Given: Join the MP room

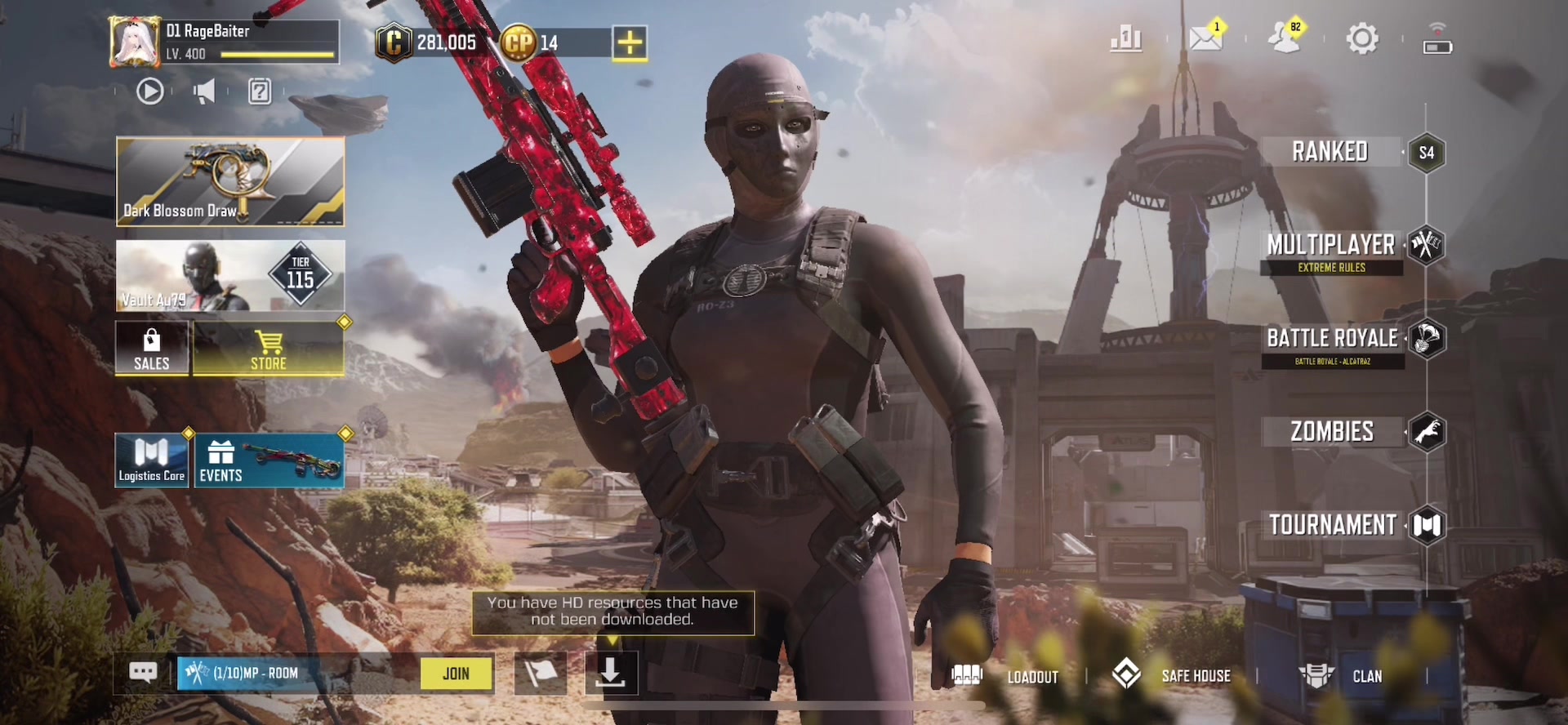Looking at the screenshot, I should tap(456, 674).
